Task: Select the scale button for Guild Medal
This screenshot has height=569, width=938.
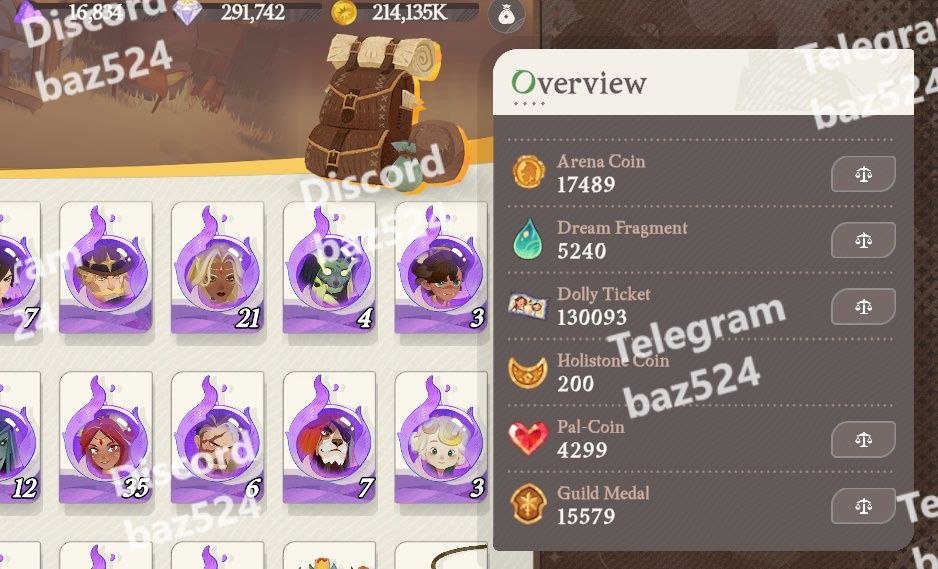Action: (863, 506)
